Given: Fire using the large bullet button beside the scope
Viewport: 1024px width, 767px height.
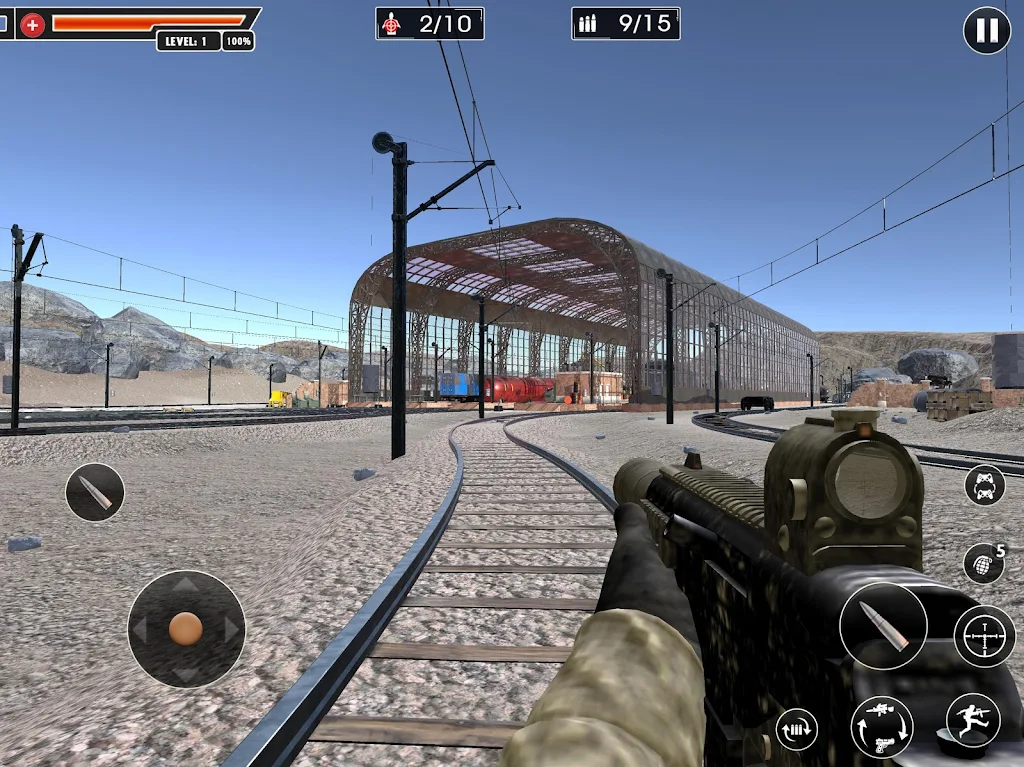Looking at the screenshot, I should click(883, 626).
